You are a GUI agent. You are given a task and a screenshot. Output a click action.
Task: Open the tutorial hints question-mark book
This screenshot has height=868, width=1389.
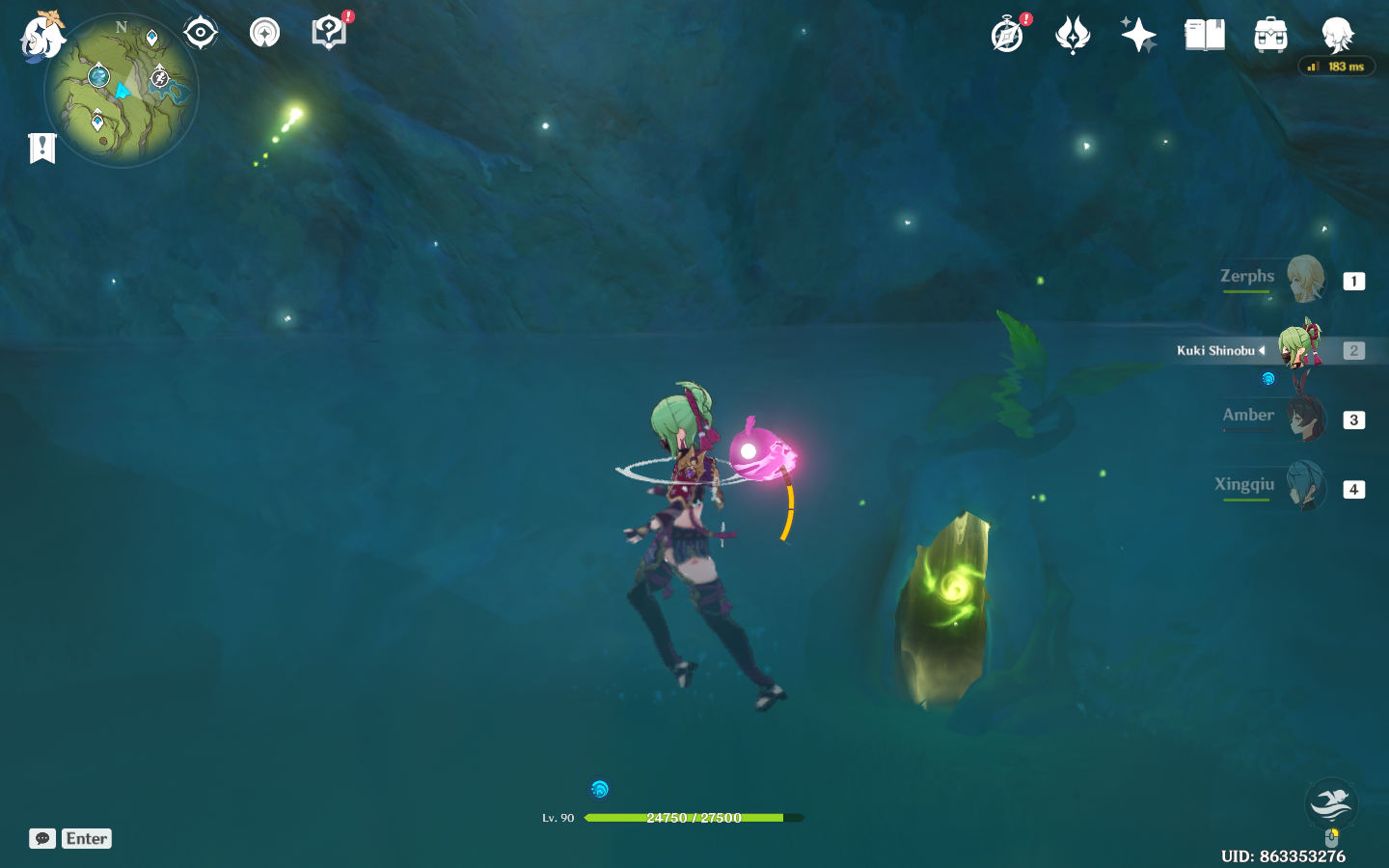click(x=328, y=30)
